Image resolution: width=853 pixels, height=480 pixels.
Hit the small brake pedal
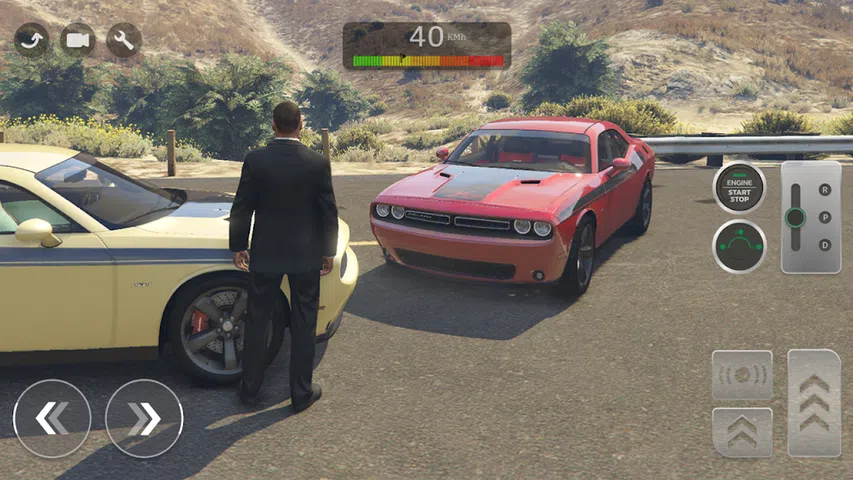pyautogui.click(x=742, y=432)
